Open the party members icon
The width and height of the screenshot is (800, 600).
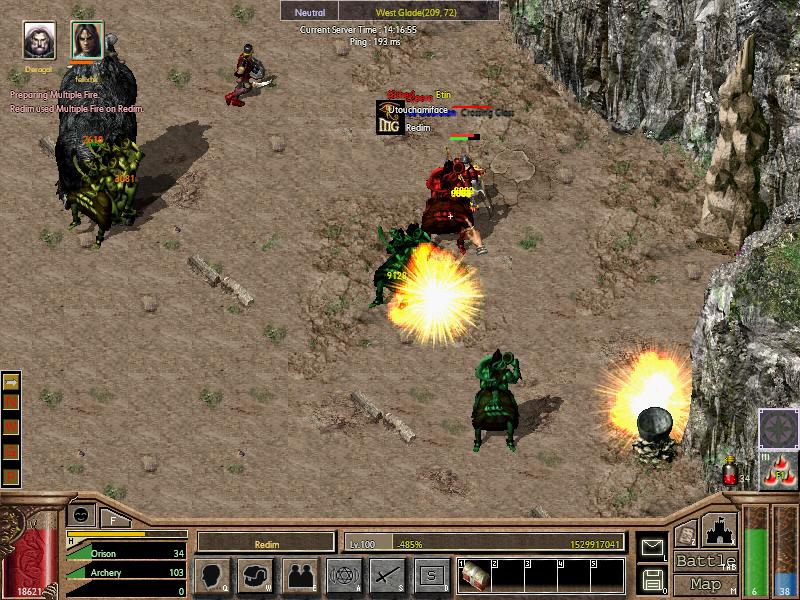pyautogui.click(x=300, y=575)
